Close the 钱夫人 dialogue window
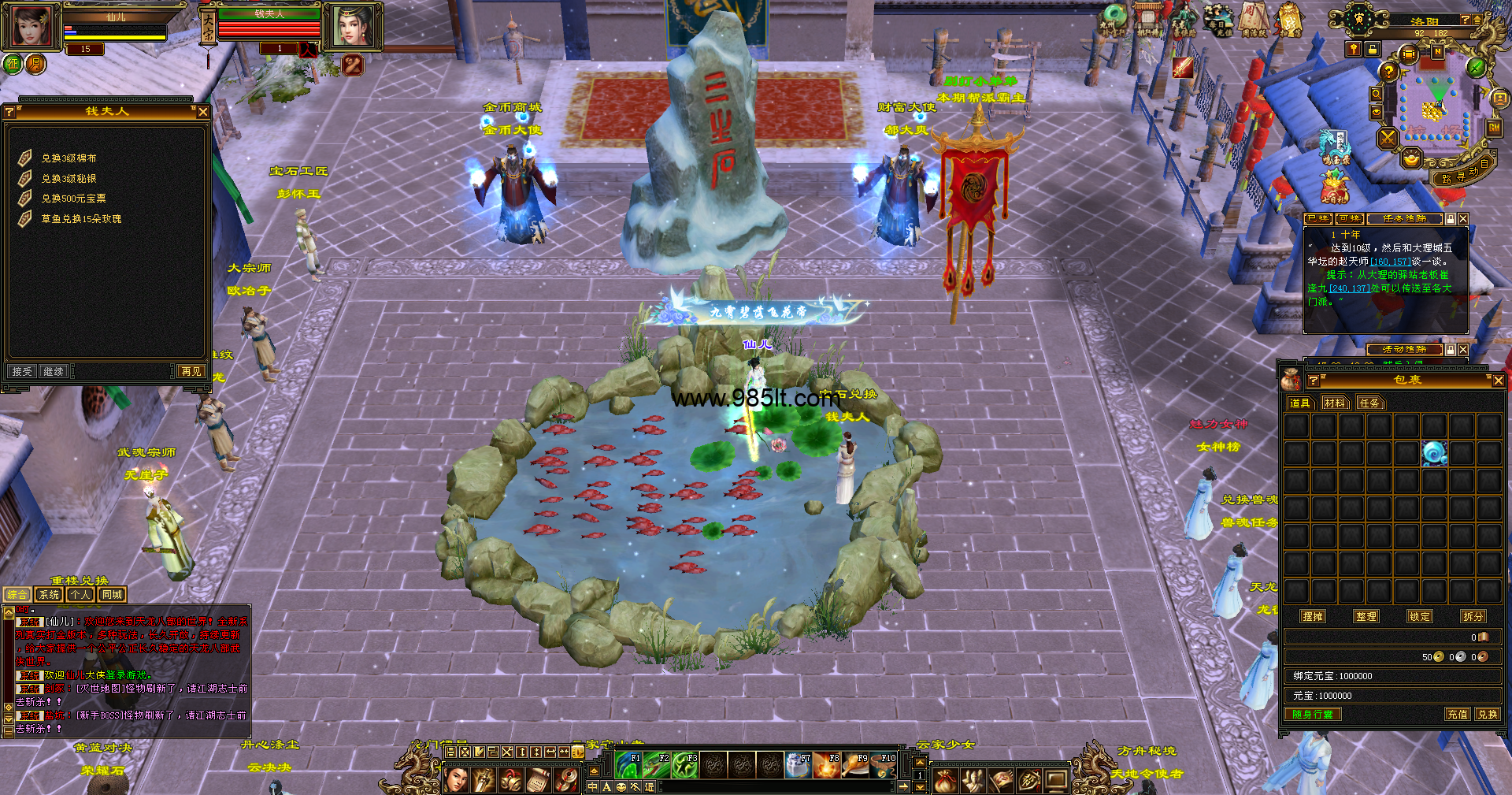Image resolution: width=1512 pixels, height=795 pixels. coord(203,112)
